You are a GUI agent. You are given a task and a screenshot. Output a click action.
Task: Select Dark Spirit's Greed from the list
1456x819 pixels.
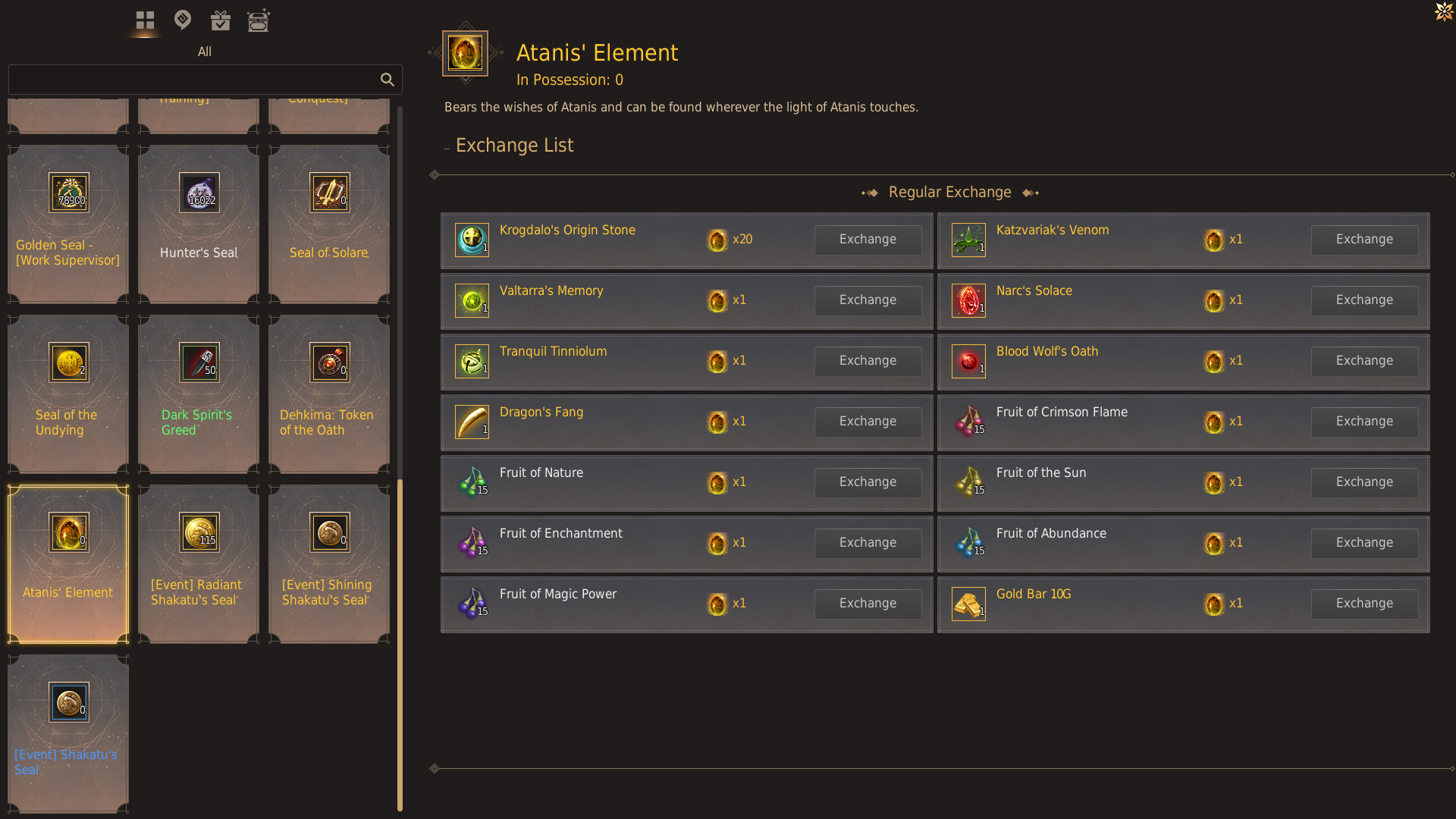click(198, 392)
